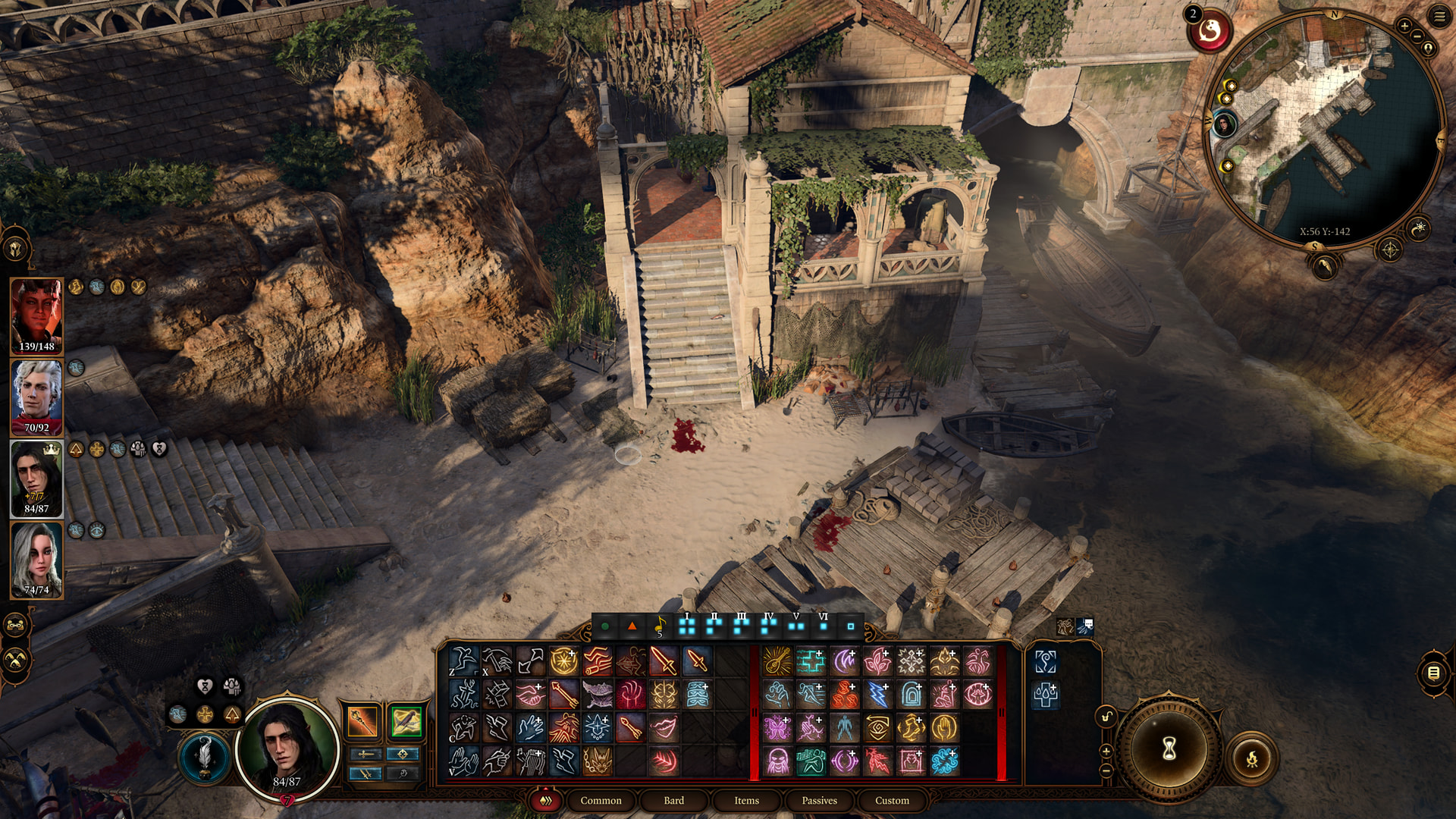Open the main menu hamburger button
This screenshot has width=1456, height=819.
1439,17
